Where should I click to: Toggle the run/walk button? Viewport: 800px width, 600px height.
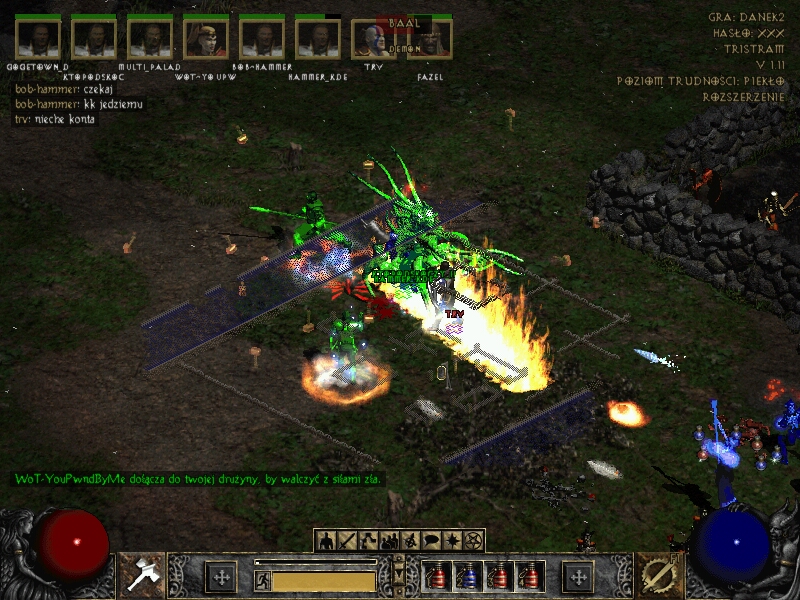(x=262, y=580)
